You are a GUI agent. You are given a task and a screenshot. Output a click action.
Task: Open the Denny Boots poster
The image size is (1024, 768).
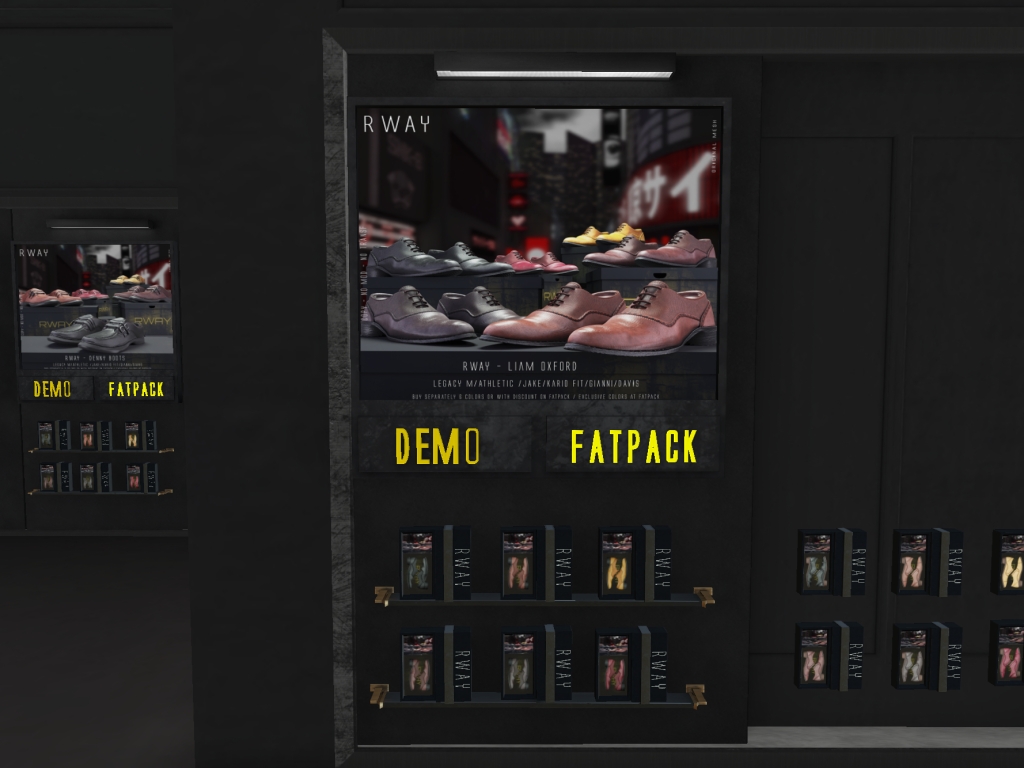coord(95,305)
